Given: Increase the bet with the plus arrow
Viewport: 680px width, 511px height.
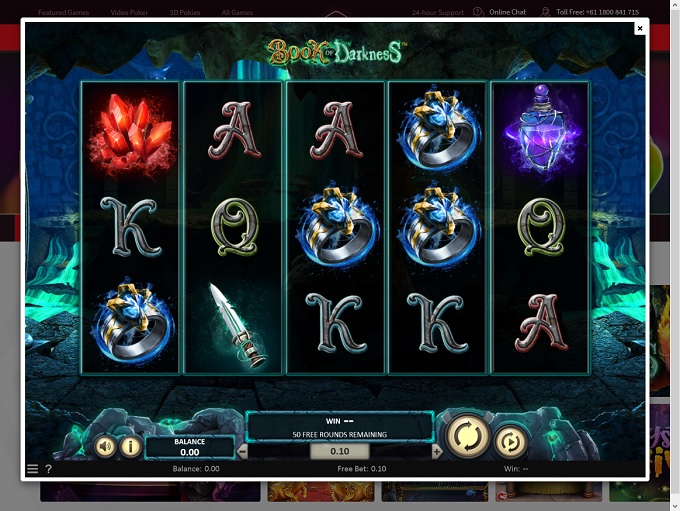Looking at the screenshot, I should pyautogui.click(x=436, y=452).
